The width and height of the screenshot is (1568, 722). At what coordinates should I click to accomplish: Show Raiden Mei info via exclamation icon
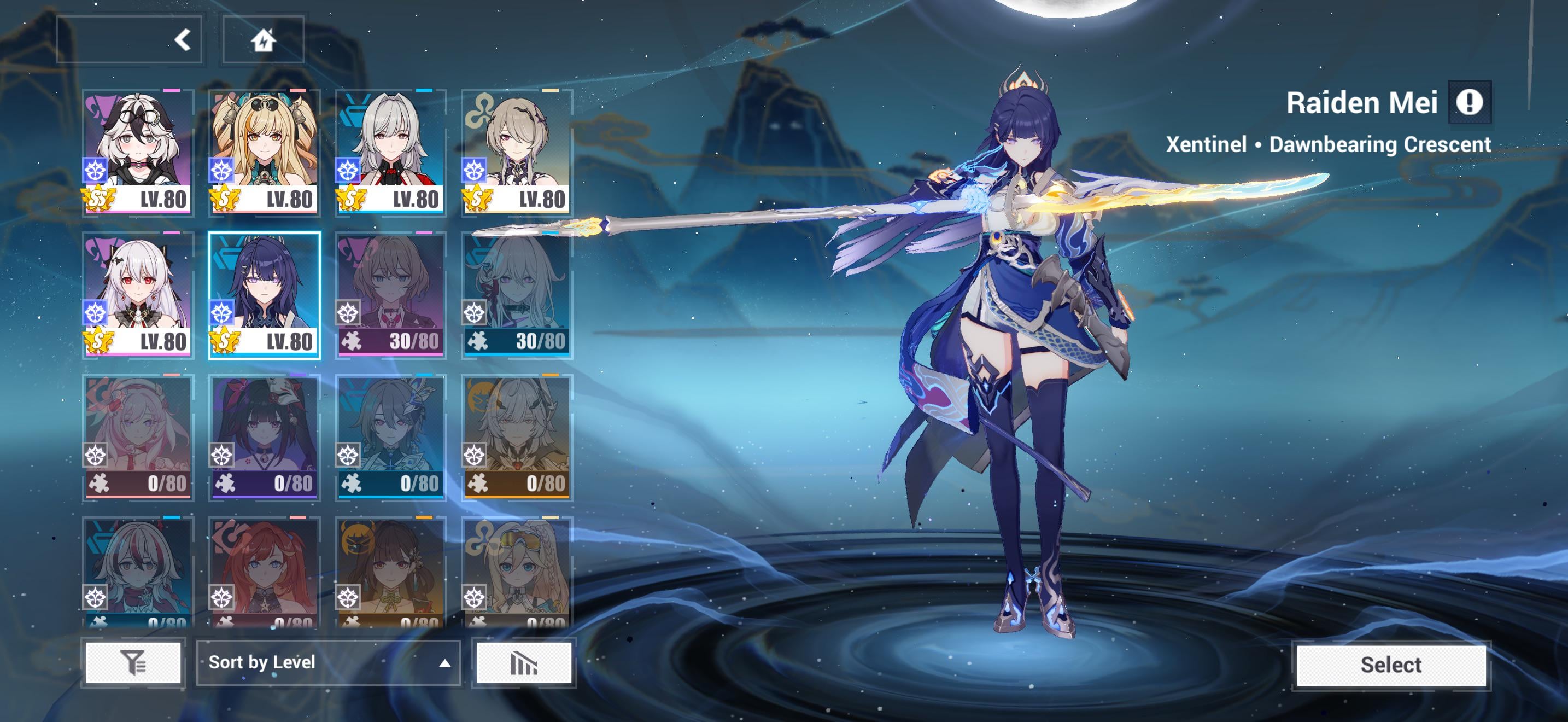click(x=1469, y=102)
